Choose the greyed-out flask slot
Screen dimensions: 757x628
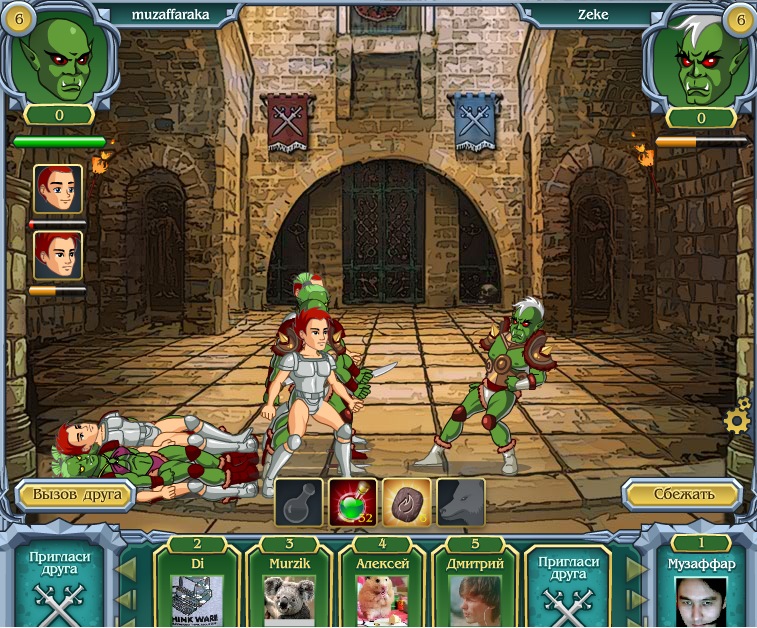click(x=299, y=502)
